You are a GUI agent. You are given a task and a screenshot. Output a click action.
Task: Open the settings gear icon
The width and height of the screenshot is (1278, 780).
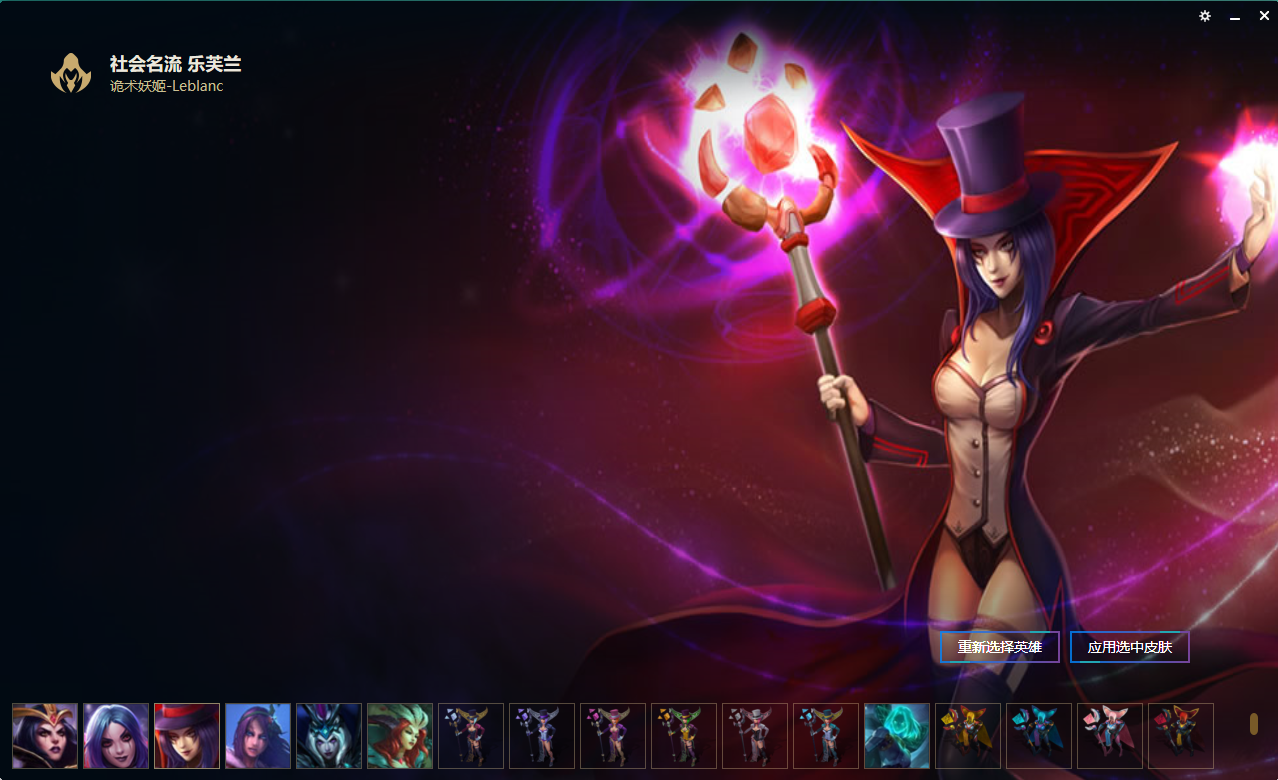(x=1205, y=16)
